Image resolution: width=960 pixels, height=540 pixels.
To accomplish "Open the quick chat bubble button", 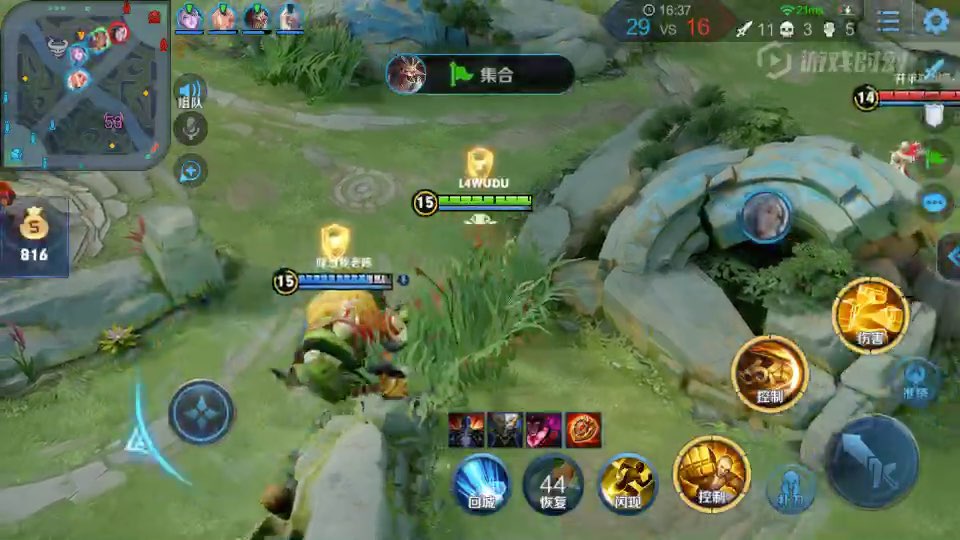I will 936,203.
